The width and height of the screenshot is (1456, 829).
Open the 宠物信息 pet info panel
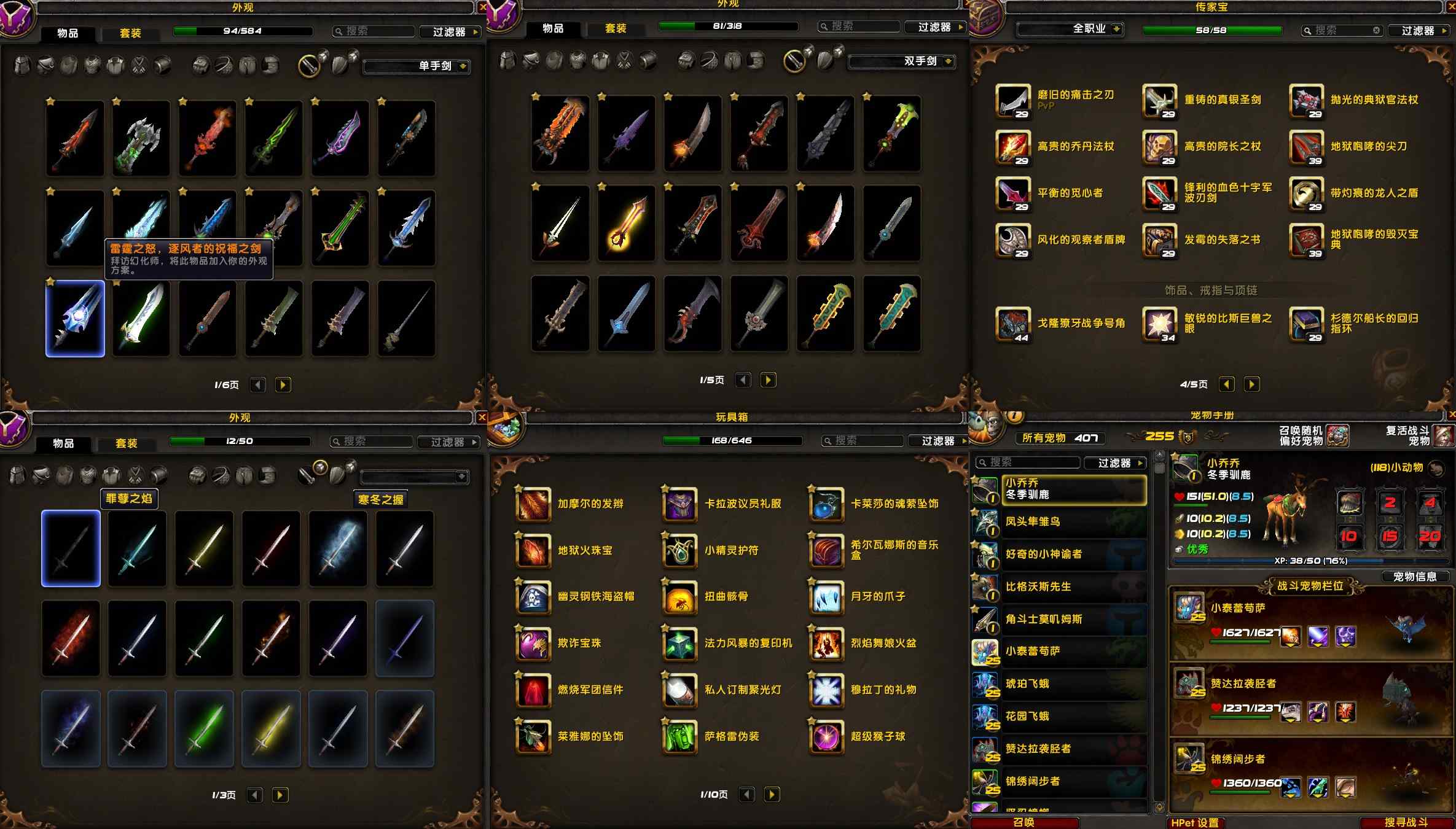click(1414, 577)
